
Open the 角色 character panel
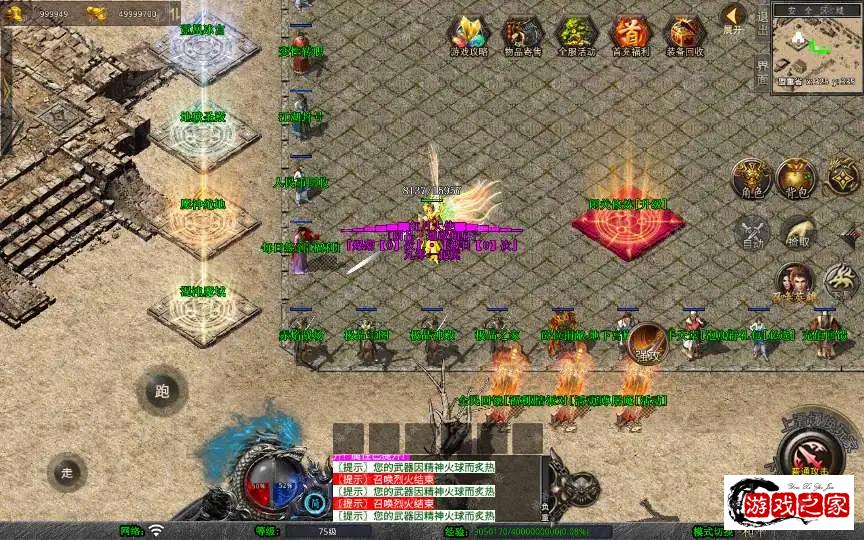point(750,178)
